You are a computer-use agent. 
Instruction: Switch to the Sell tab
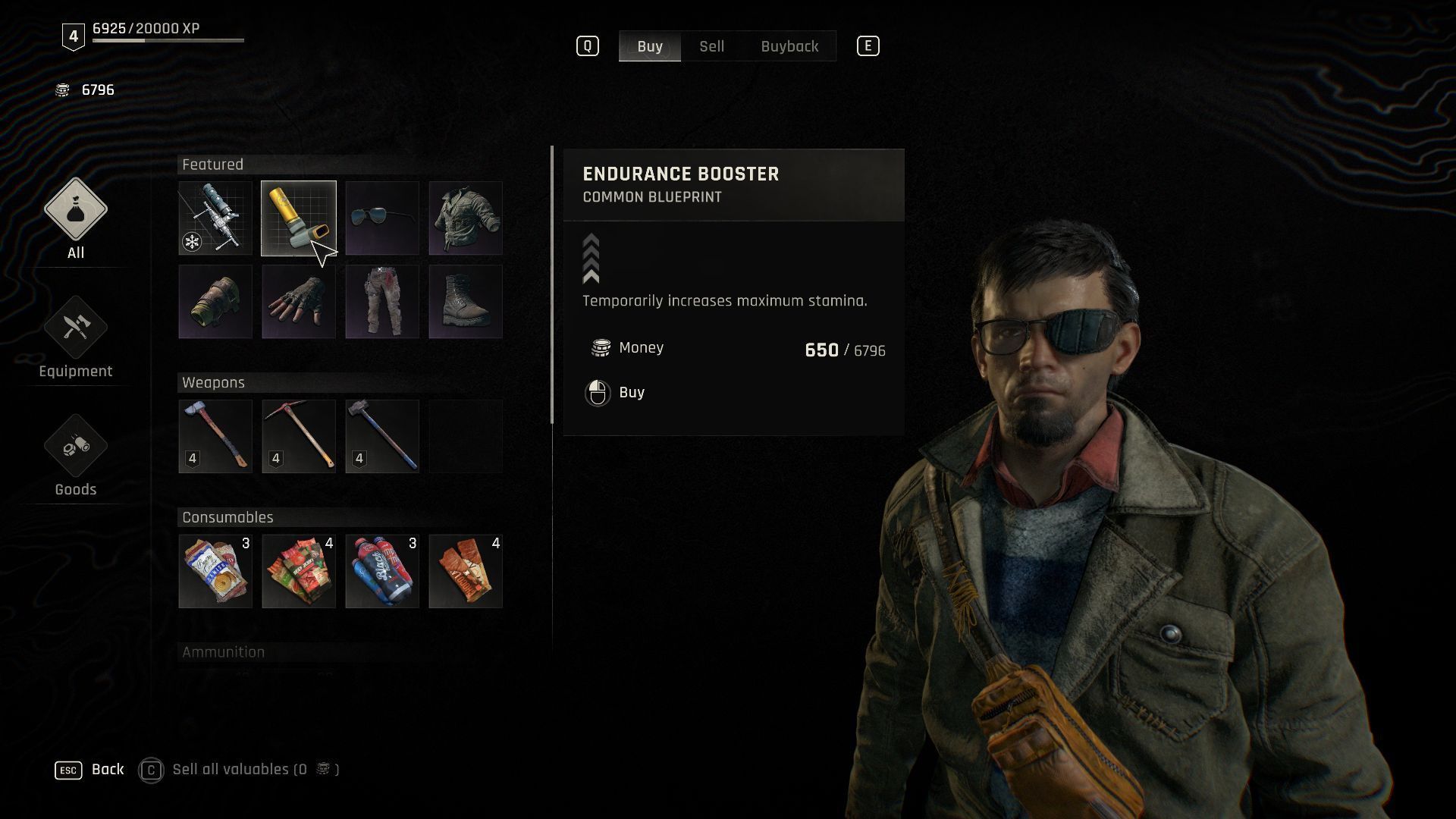[711, 46]
